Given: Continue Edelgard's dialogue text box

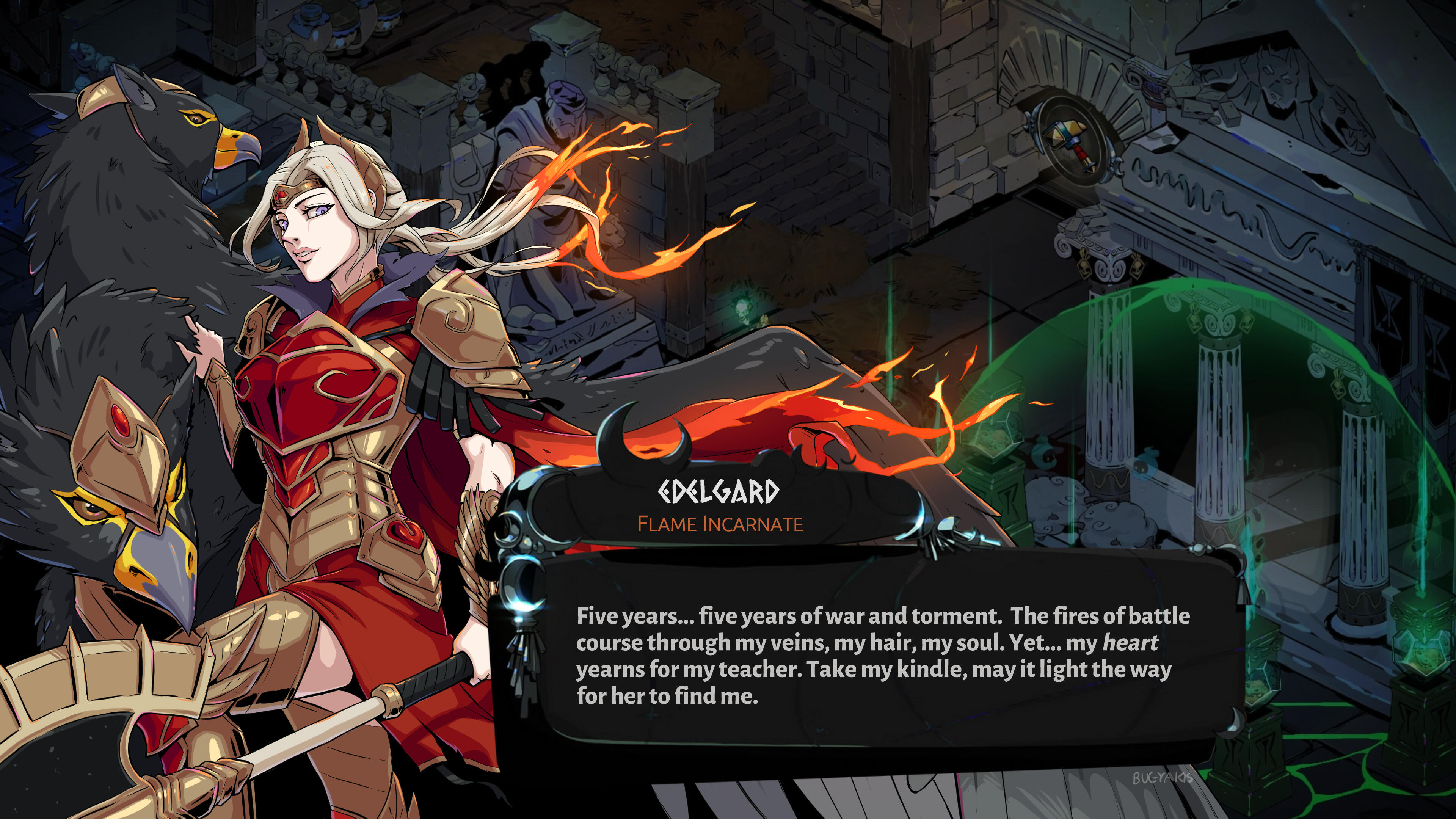Looking at the screenshot, I should click(882, 656).
